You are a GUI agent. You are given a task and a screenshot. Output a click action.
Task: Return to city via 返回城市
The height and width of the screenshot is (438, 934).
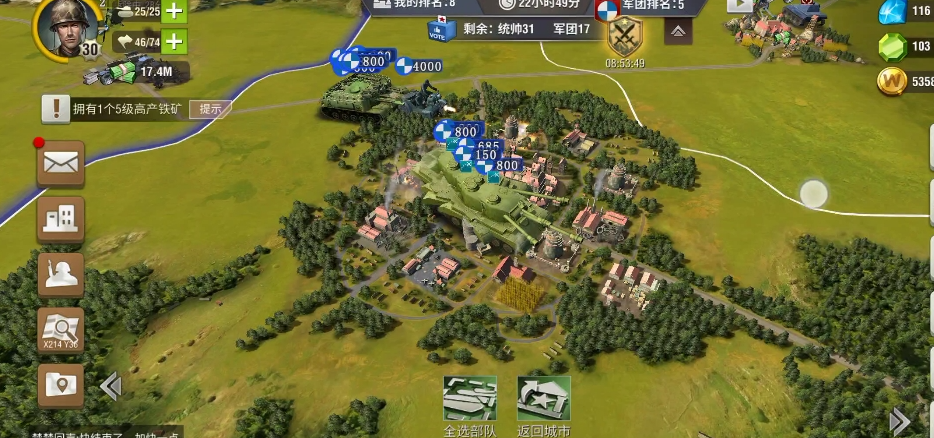[543, 403]
